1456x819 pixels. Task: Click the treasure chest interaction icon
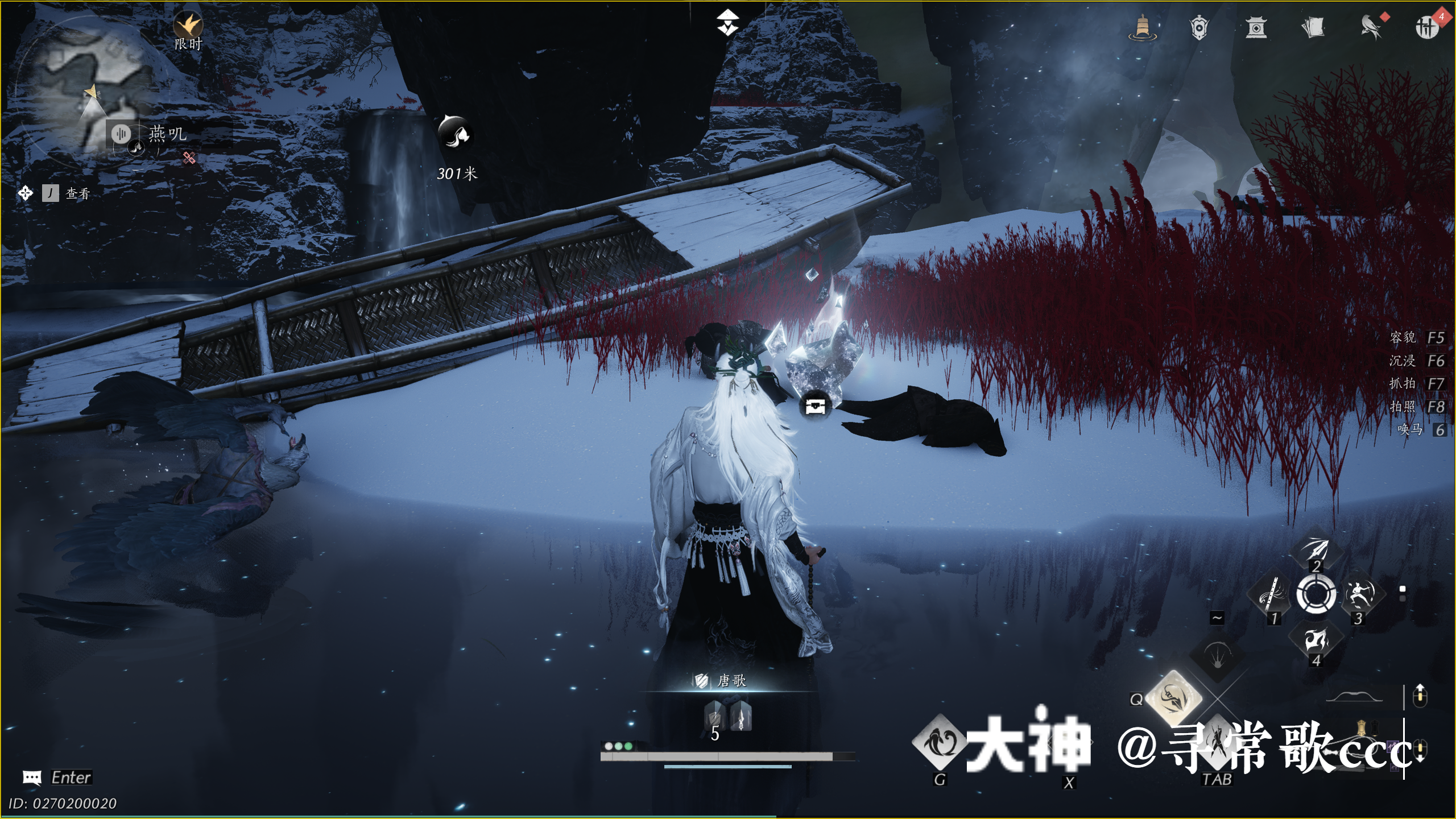pos(815,406)
